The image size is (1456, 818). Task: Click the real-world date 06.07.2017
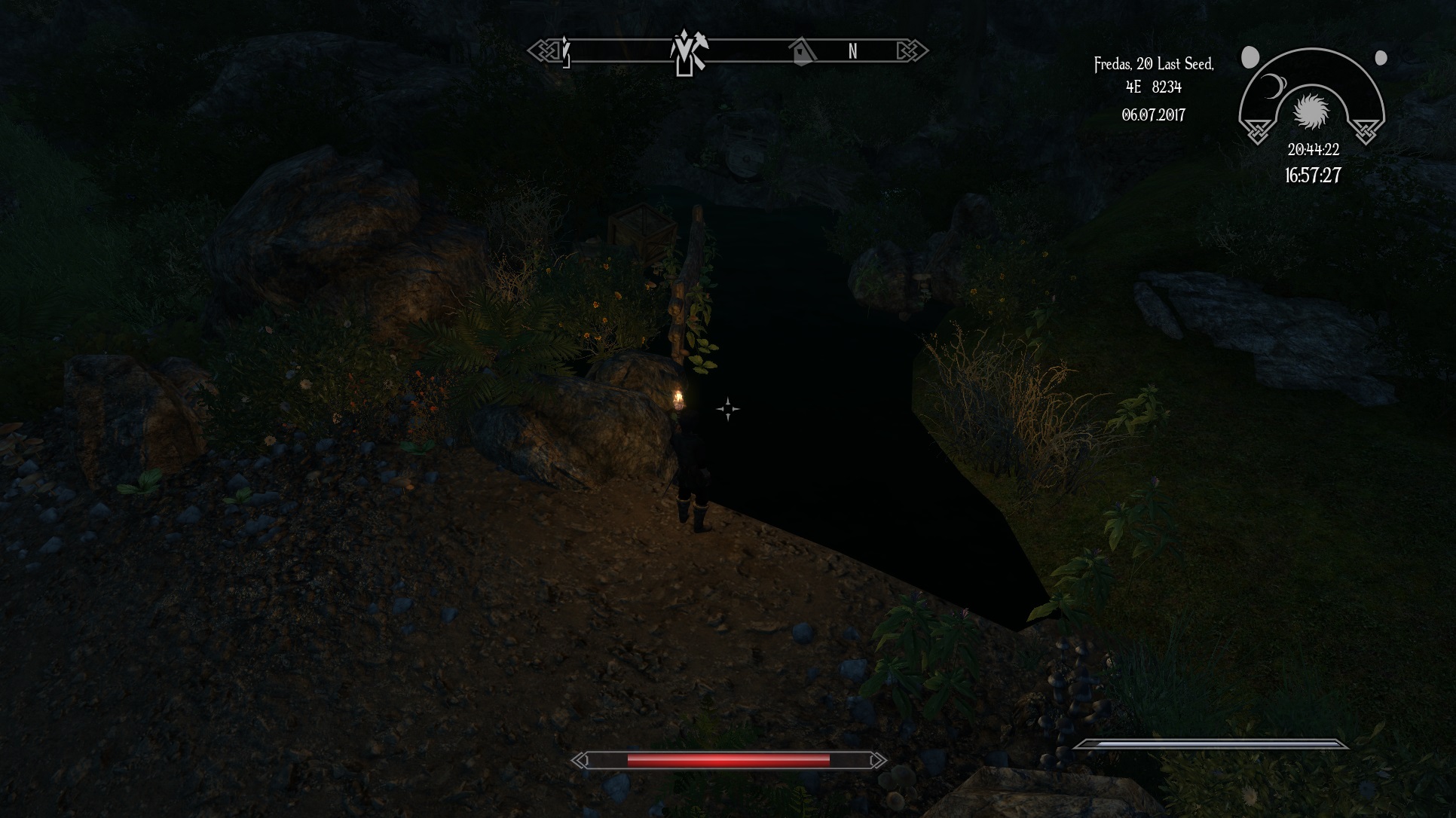click(1153, 115)
